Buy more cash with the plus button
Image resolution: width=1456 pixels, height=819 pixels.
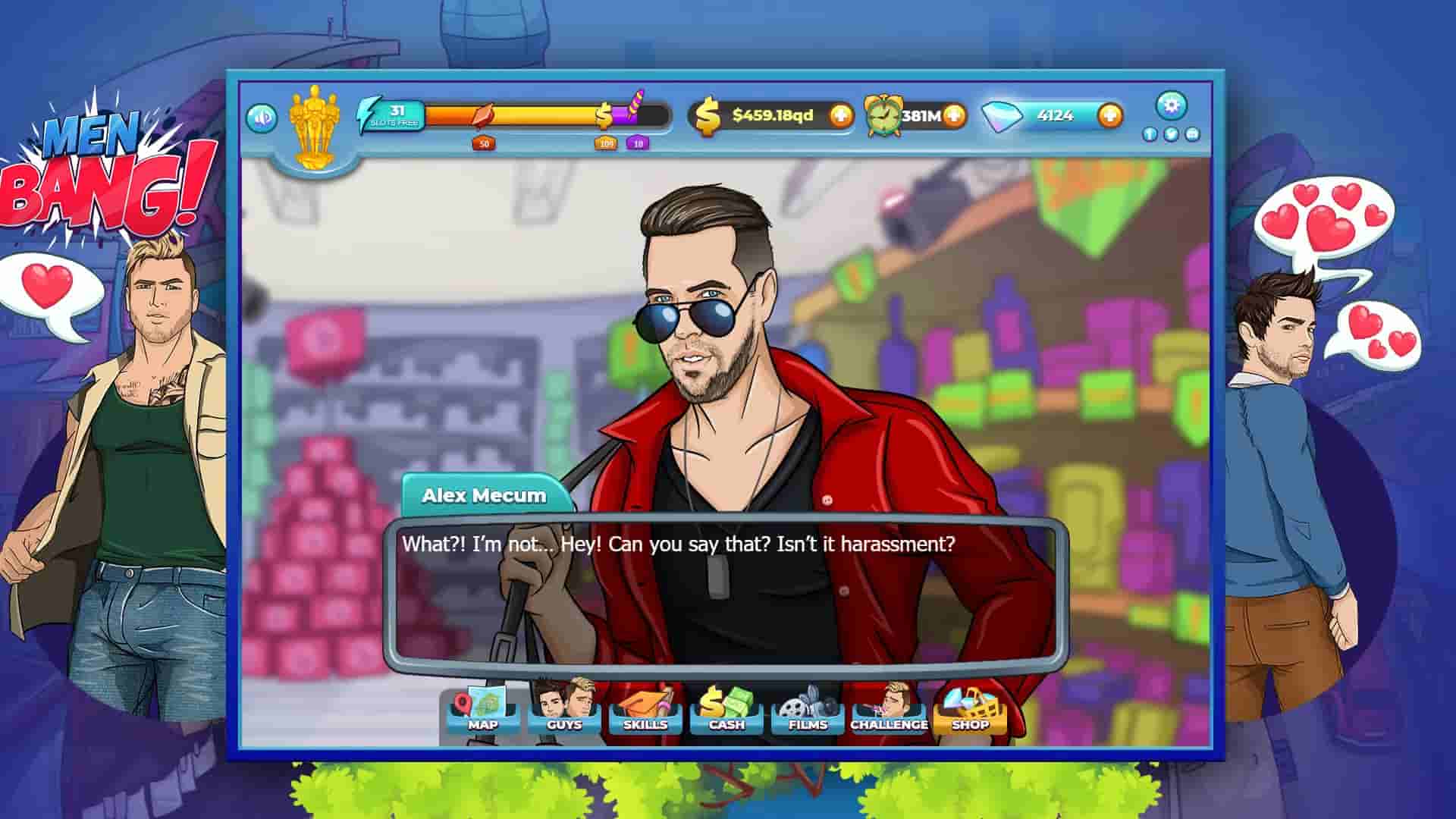[x=840, y=115]
